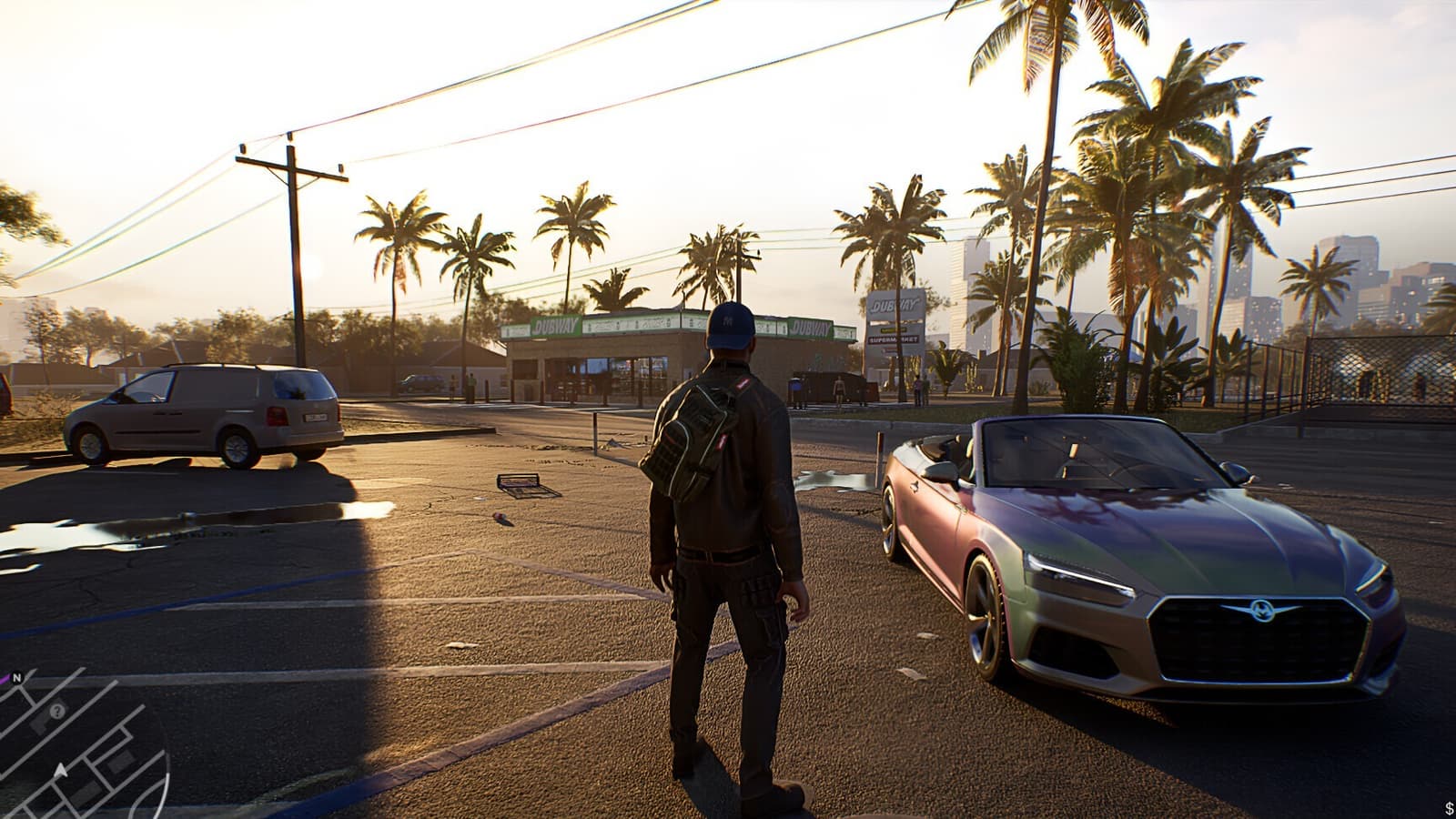Click the white player arrow on the minimap

pos(61,772)
